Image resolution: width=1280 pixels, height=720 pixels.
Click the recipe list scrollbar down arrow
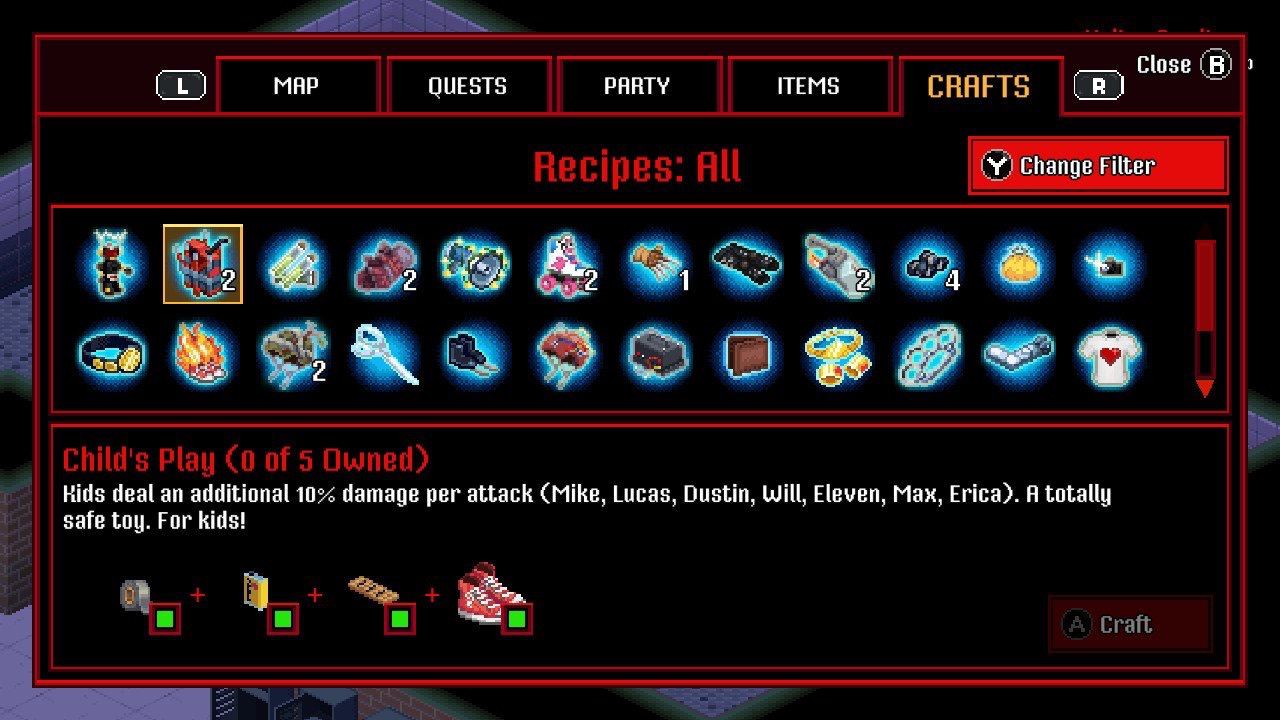(1205, 388)
